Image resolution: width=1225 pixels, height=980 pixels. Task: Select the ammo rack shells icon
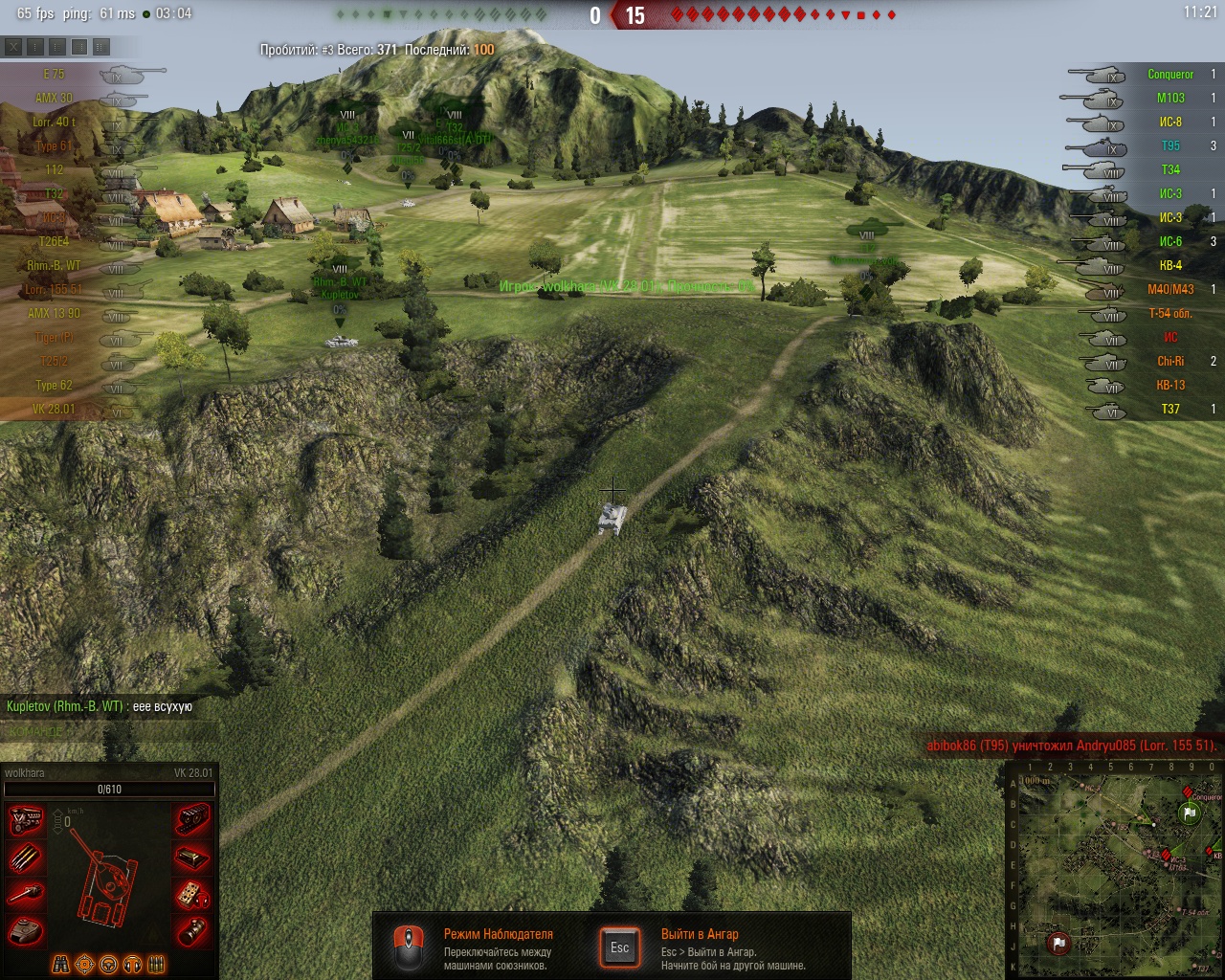coord(26,858)
